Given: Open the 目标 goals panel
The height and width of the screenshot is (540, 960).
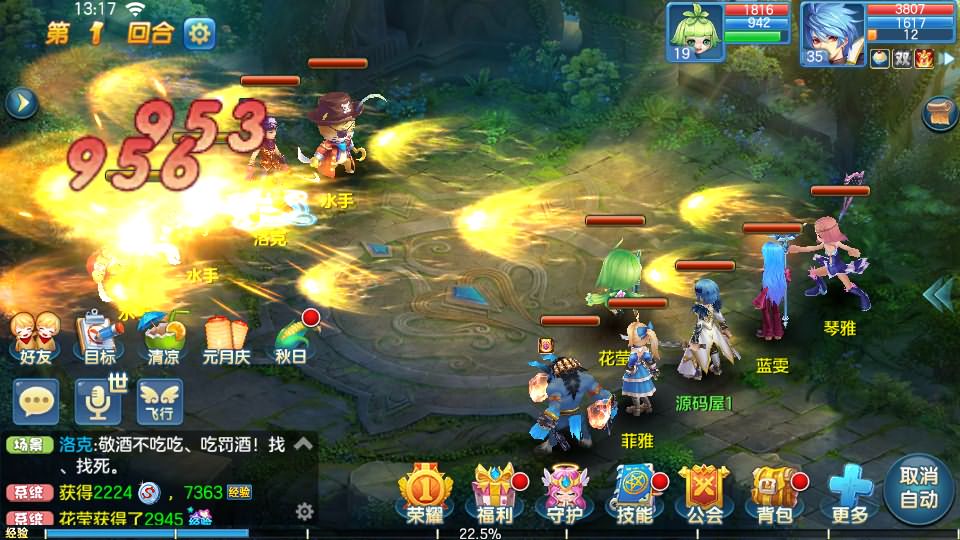Looking at the screenshot, I should point(98,337).
